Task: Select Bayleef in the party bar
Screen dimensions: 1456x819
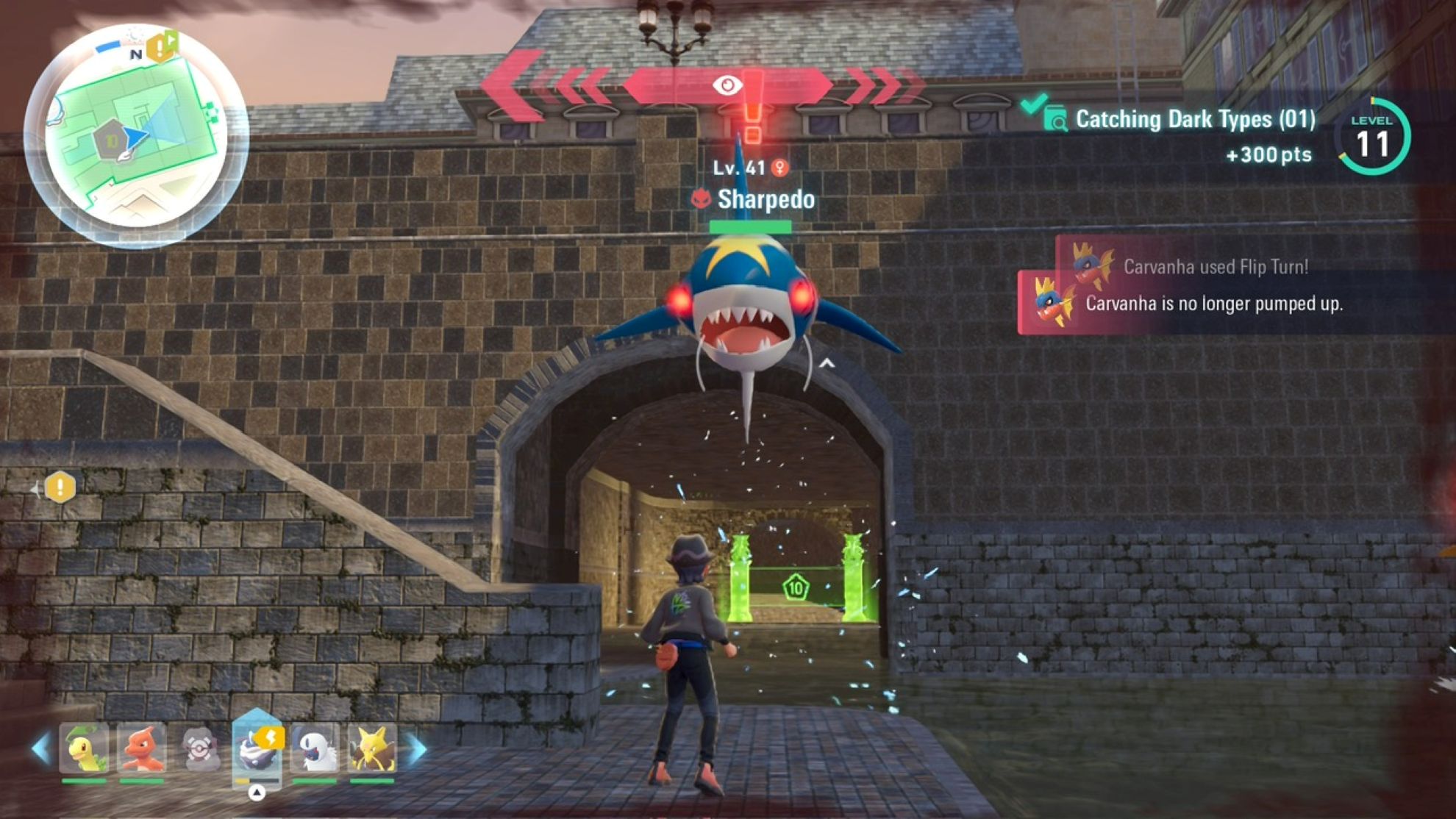Action: pos(84,749)
